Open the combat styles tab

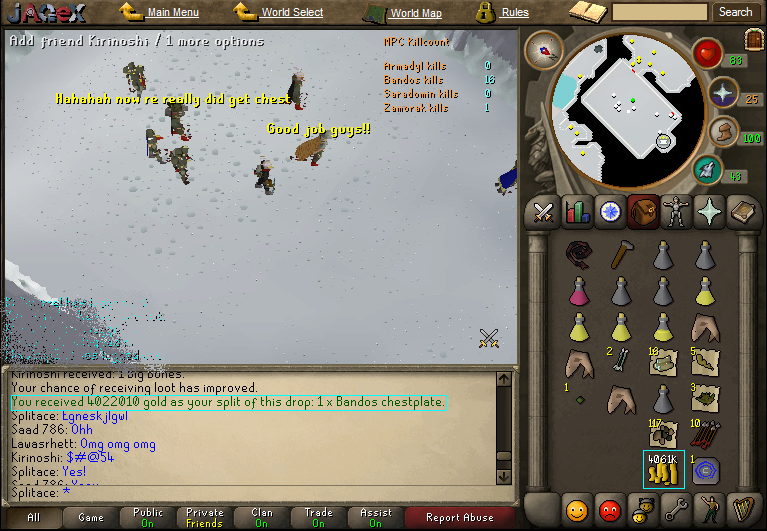[544, 211]
